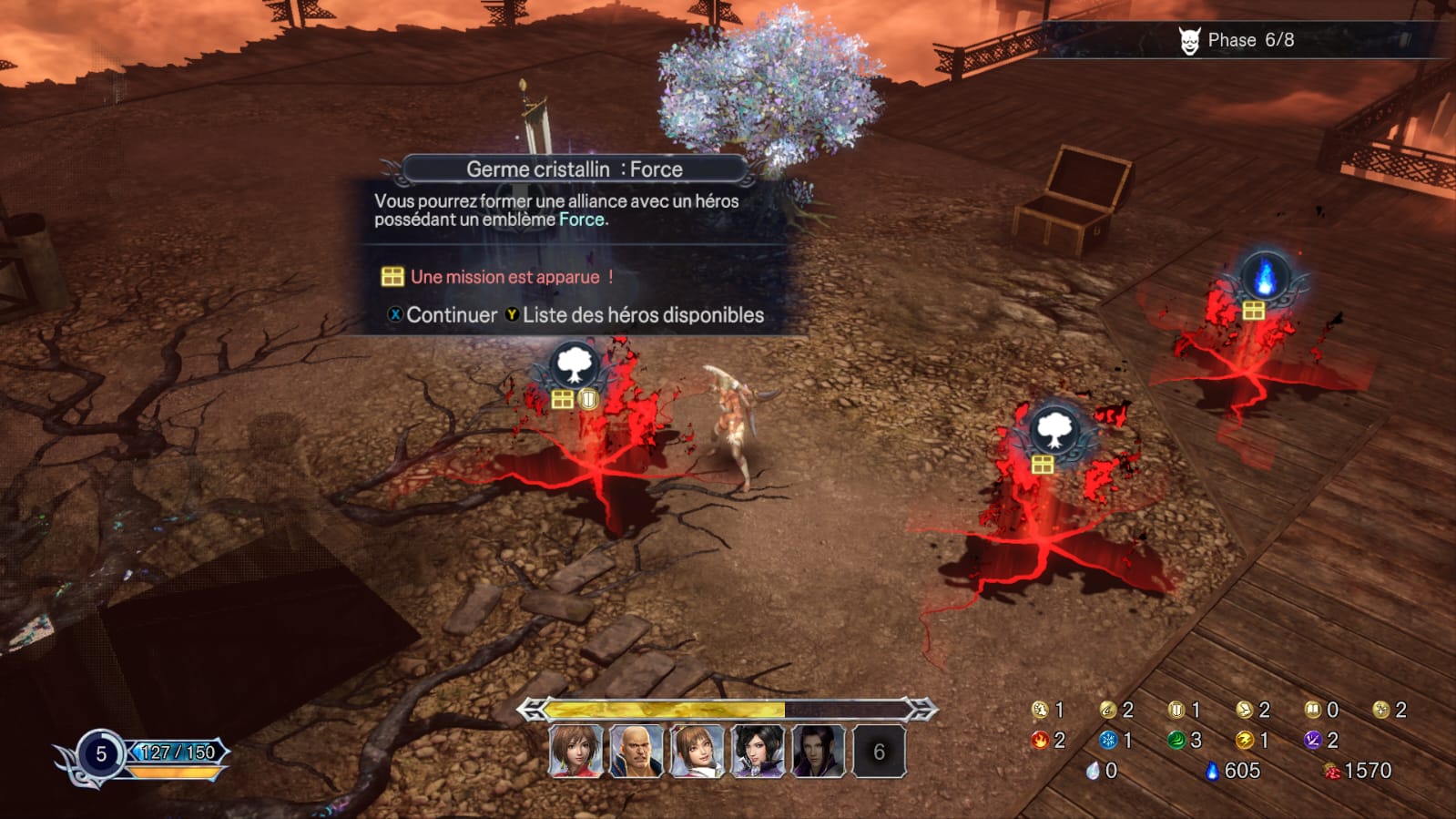This screenshot has width=1456, height=819.
Task: Click the empty party slot numbered 6
Action: point(879,752)
